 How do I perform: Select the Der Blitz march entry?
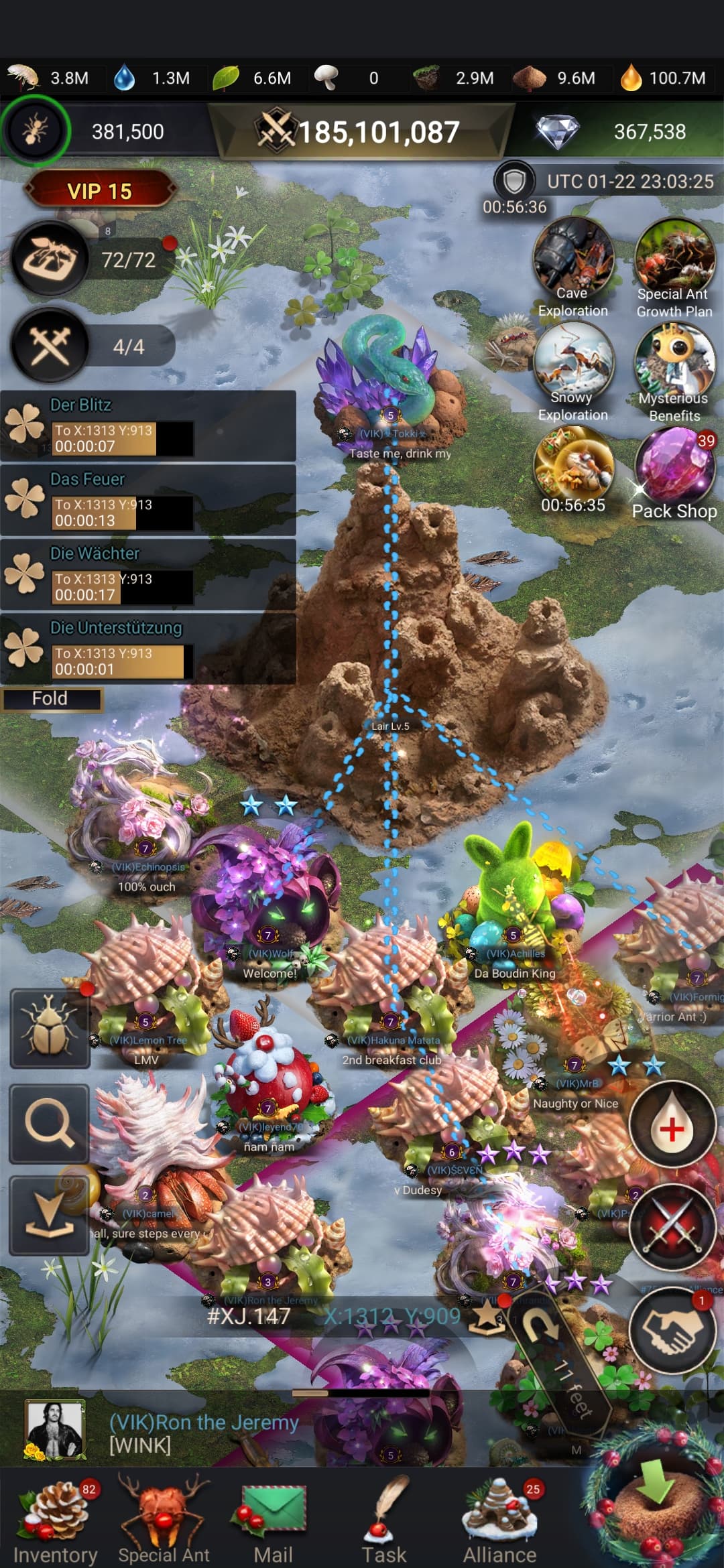(x=147, y=426)
